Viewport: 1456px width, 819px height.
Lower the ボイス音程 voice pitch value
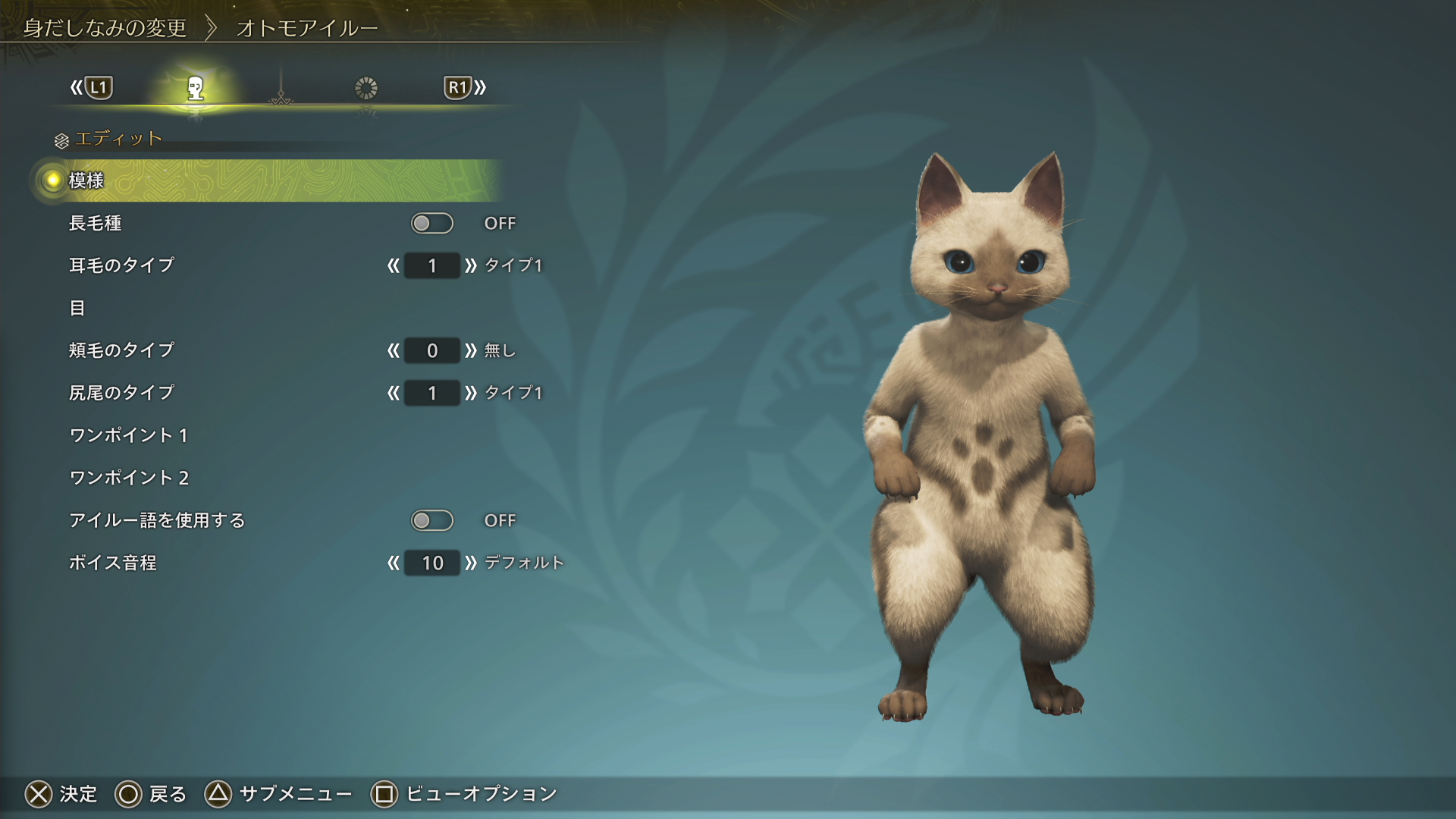pyautogui.click(x=393, y=563)
